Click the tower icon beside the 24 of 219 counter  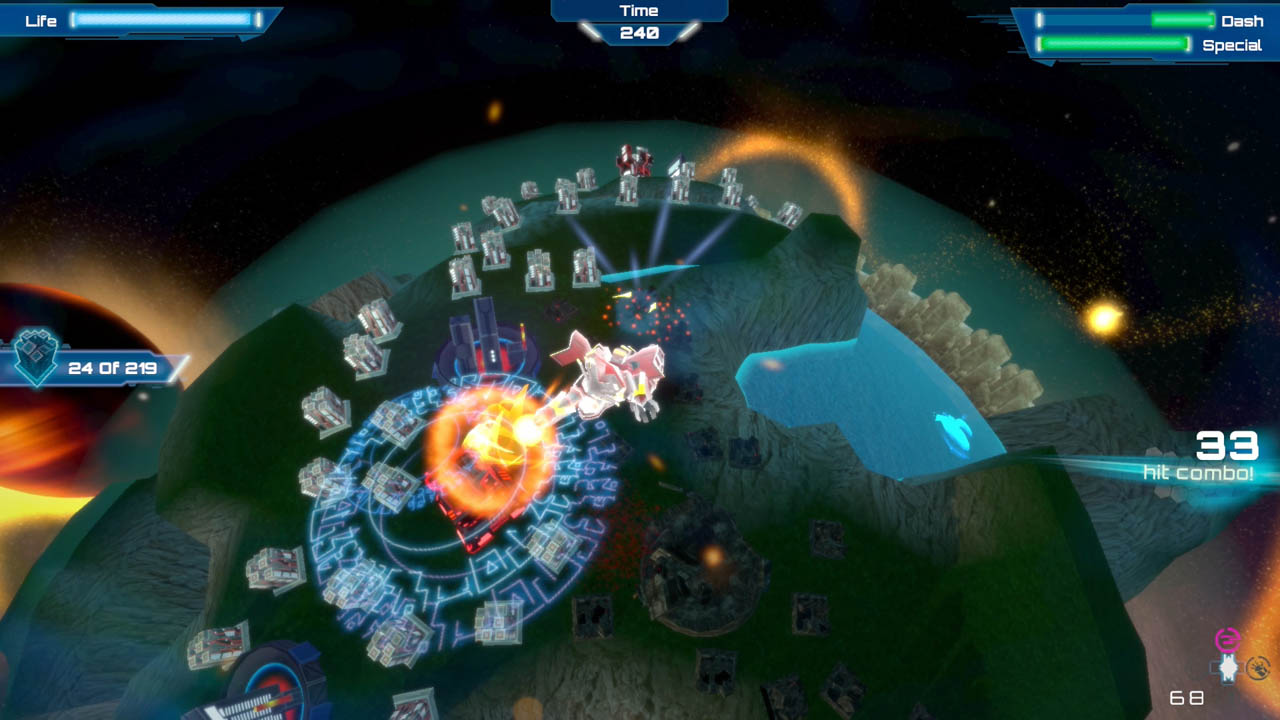[38, 355]
